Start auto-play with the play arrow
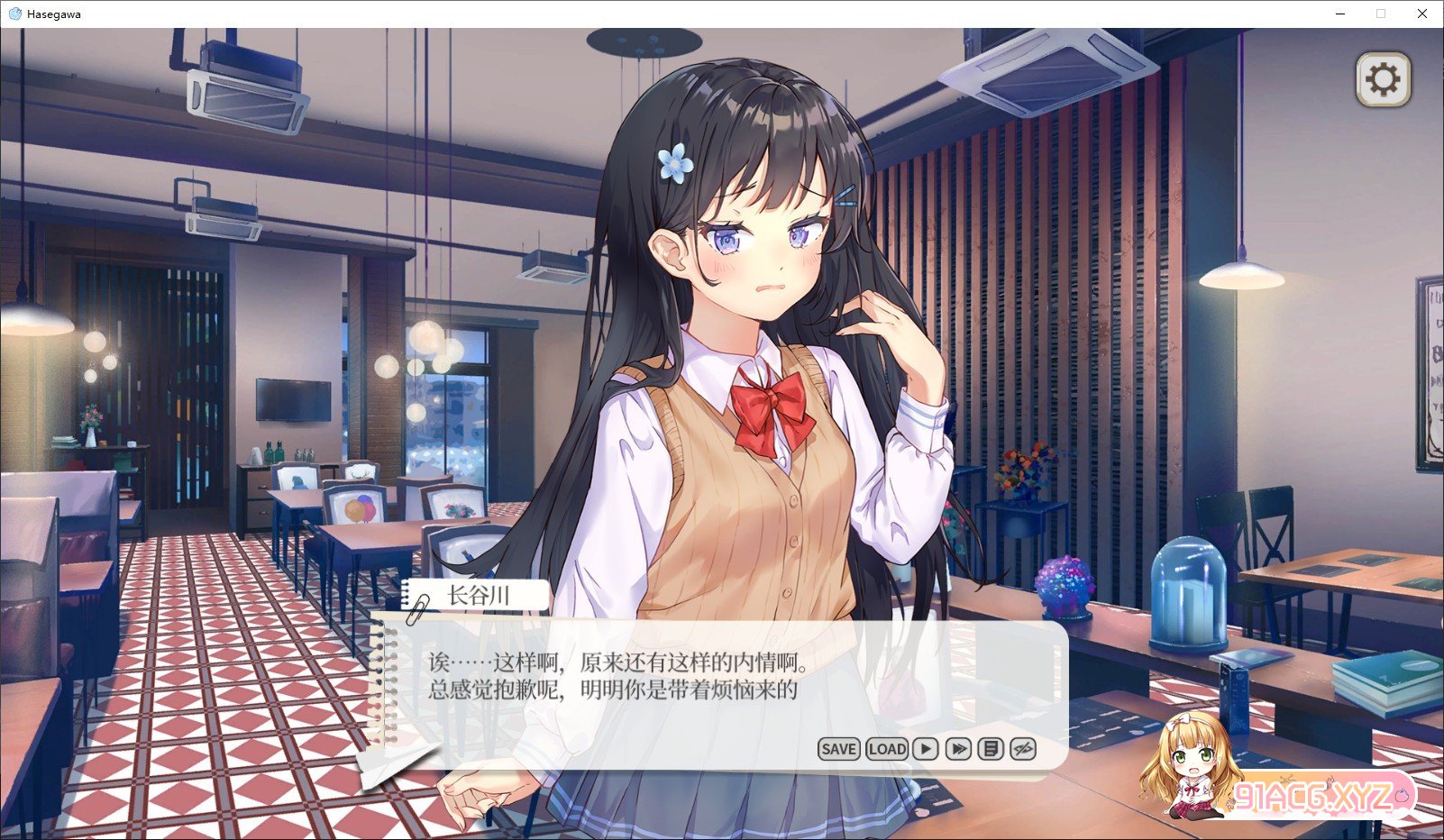1444x840 pixels. (926, 749)
